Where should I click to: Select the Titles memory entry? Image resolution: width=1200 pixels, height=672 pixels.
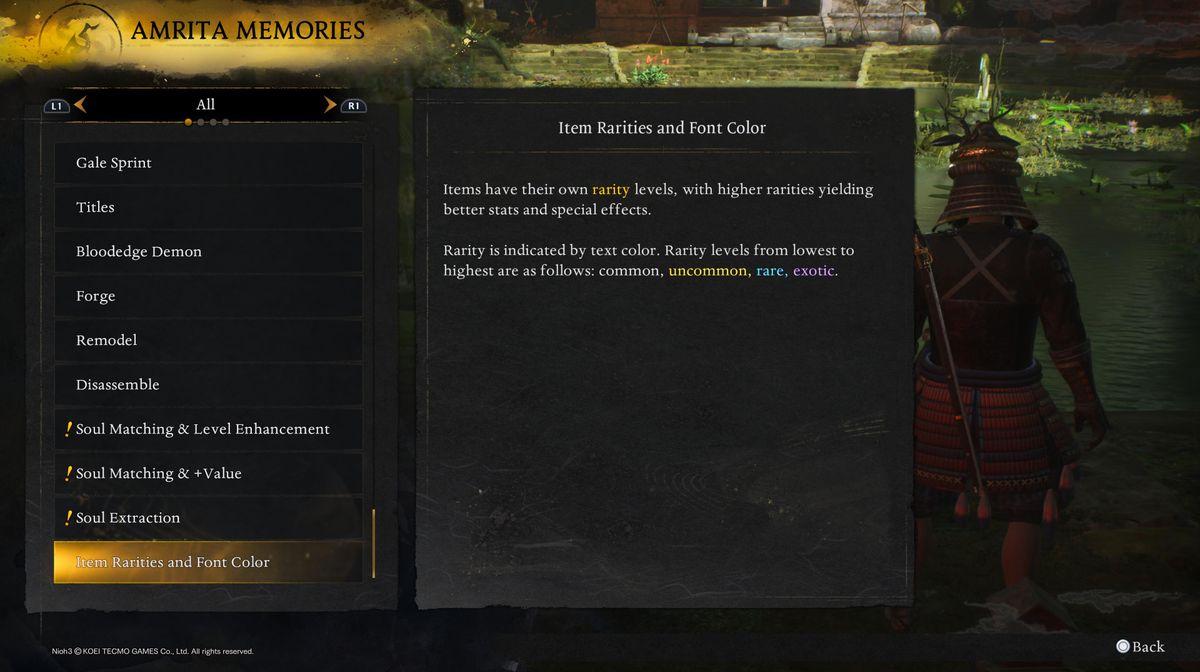tap(208, 207)
